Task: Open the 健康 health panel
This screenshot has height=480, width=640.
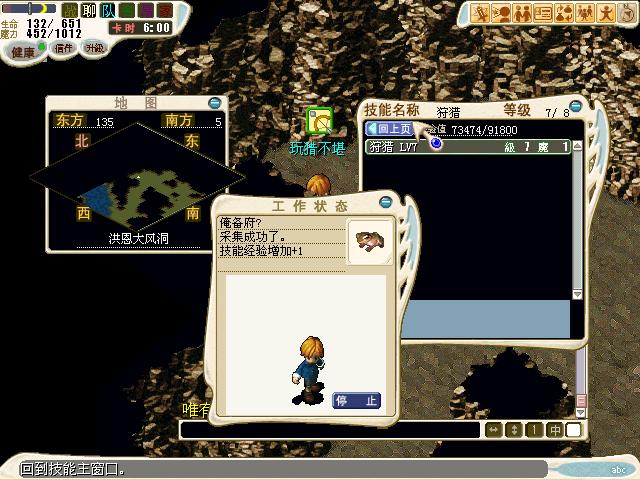Action: pos(22,51)
